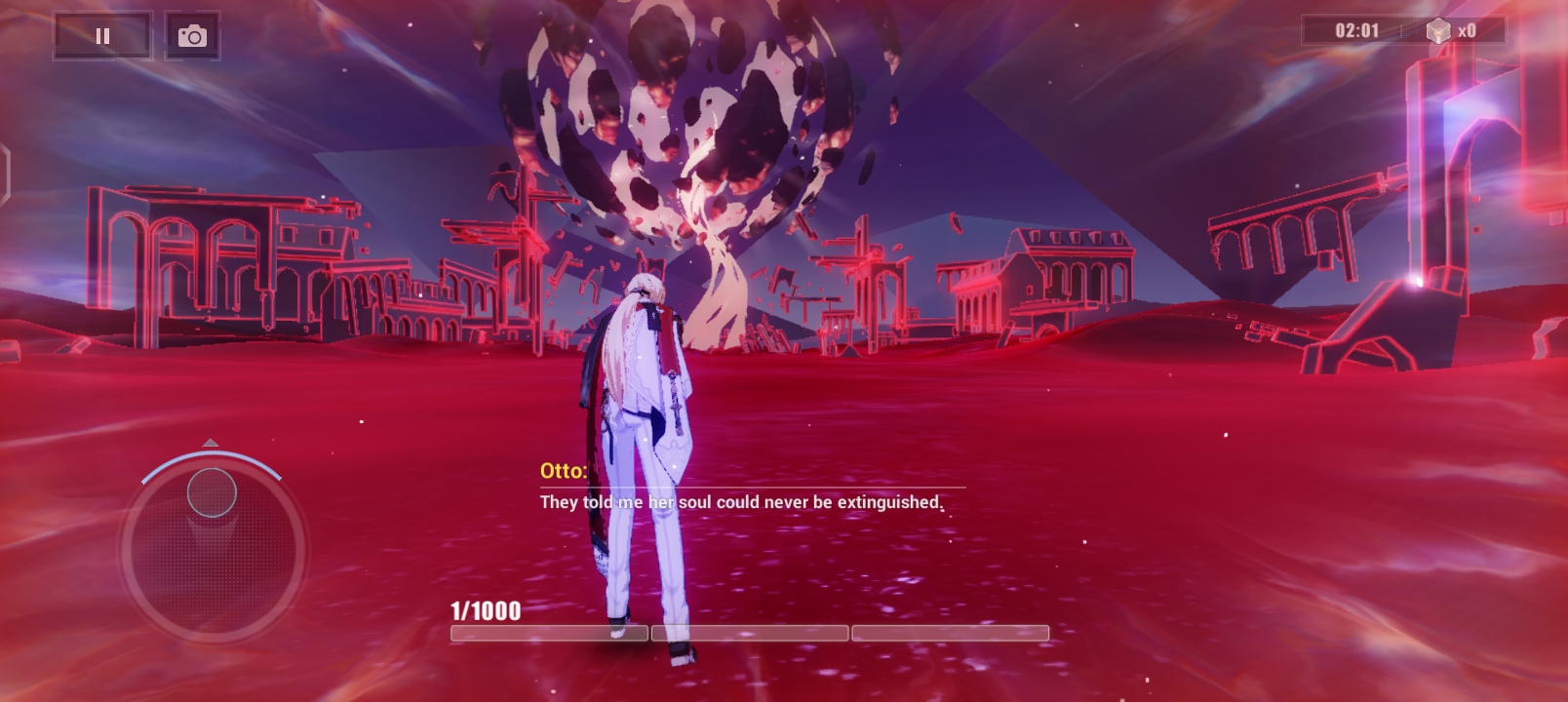Image resolution: width=1568 pixels, height=702 pixels.
Task: Tap the first progress bar segment
Action: click(549, 633)
